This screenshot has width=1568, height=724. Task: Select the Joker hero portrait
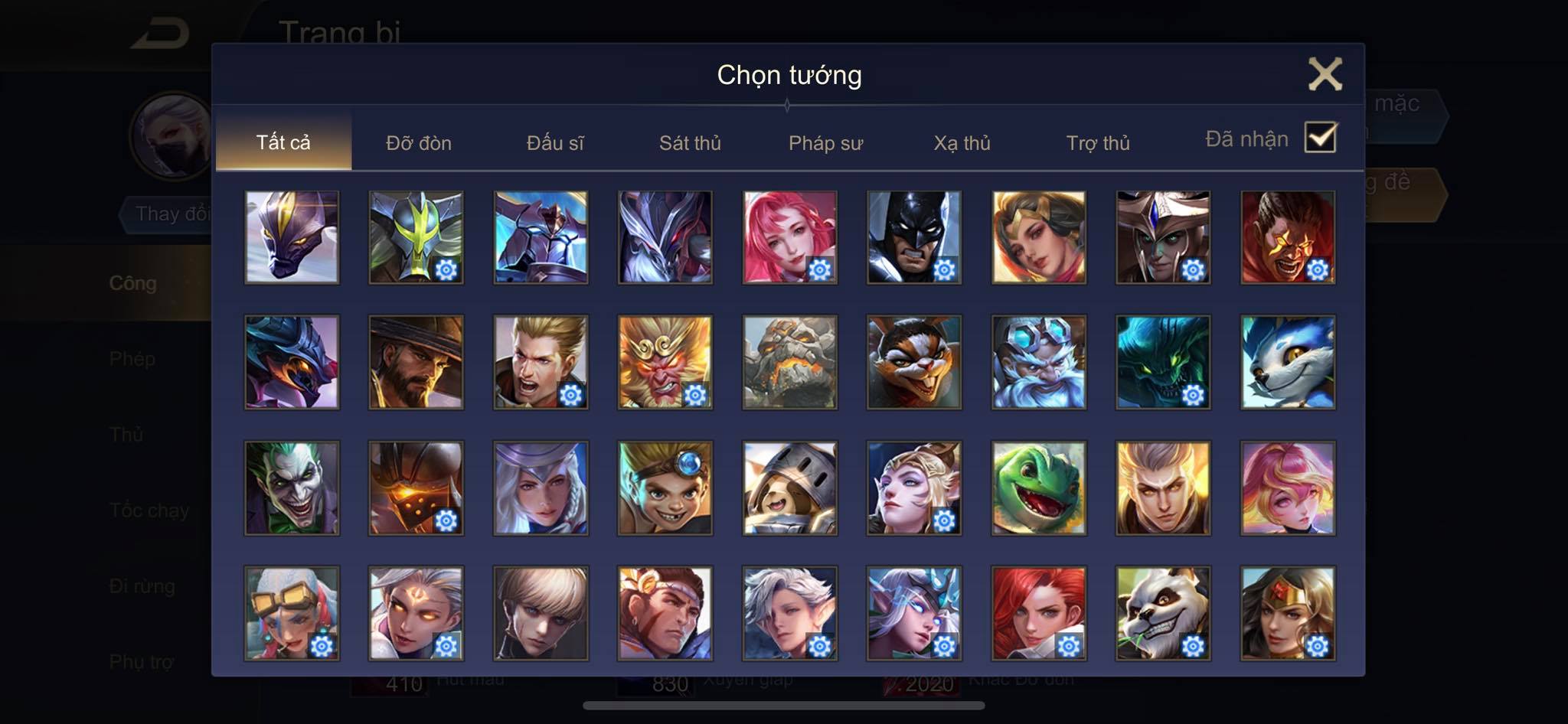tap(292, 488)
